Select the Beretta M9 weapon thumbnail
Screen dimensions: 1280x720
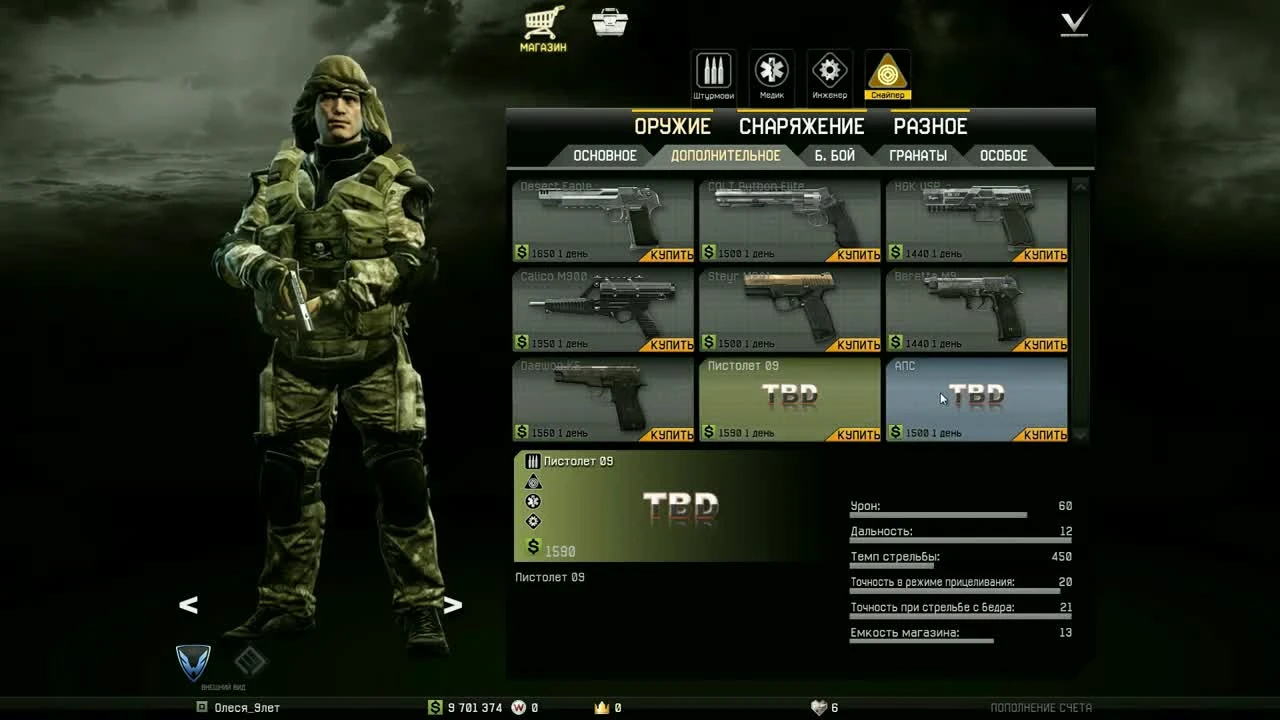(975, 305)
